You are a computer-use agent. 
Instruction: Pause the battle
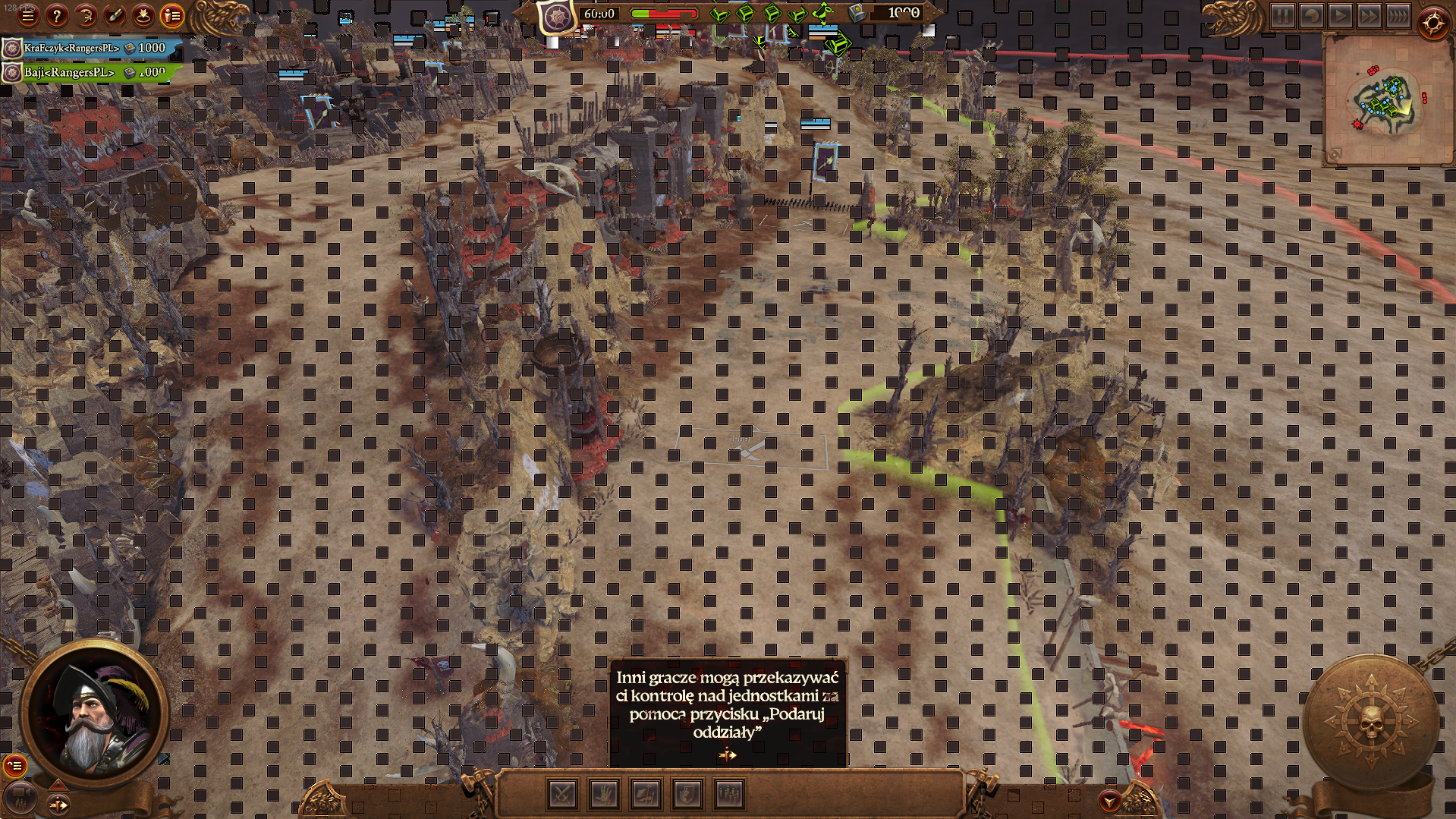(1282, 16)
